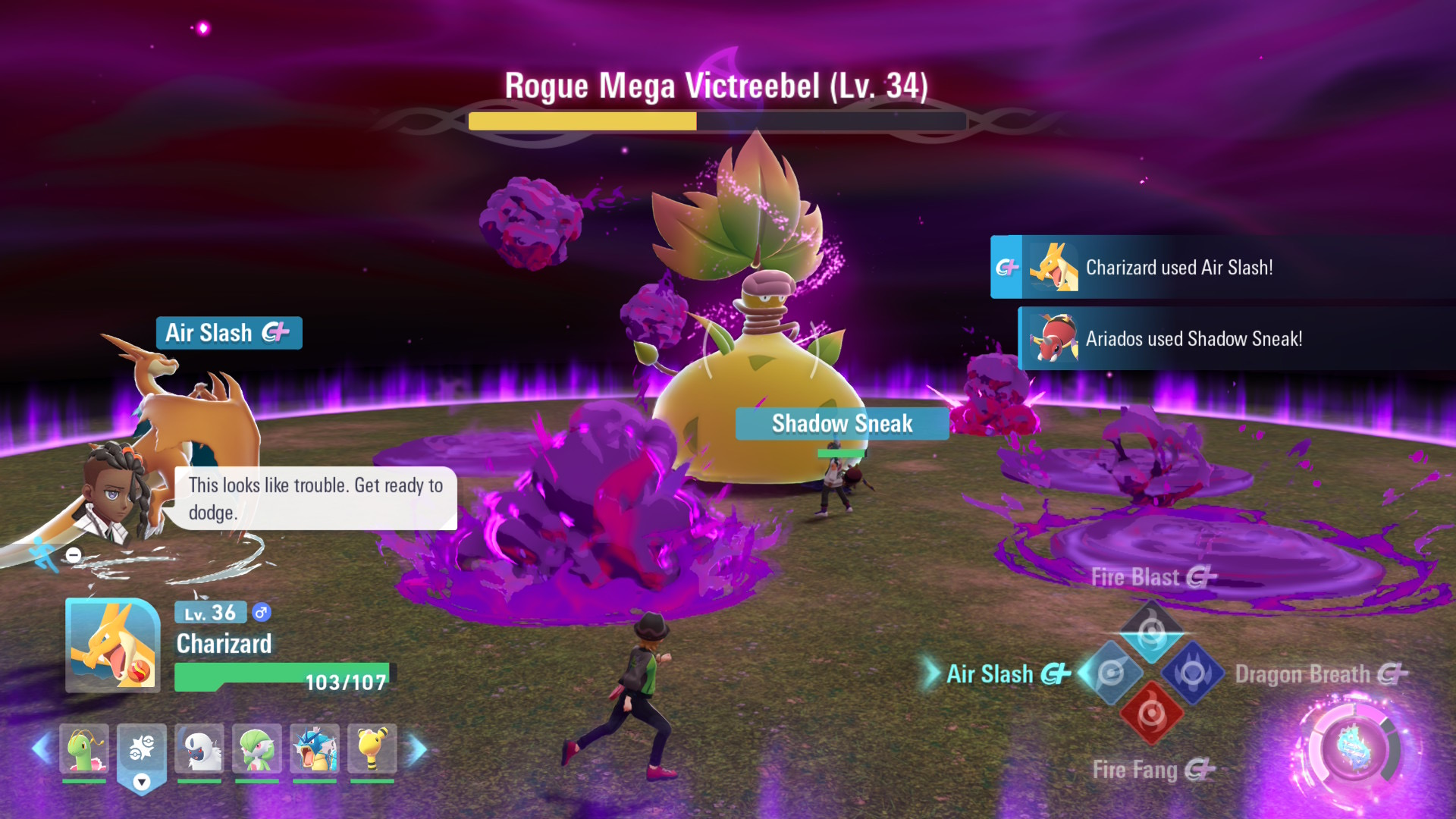This screenshot has width=1456, height=819.
Task: Select the Dragon Breath move
Action: click(x=1193, y=673)
